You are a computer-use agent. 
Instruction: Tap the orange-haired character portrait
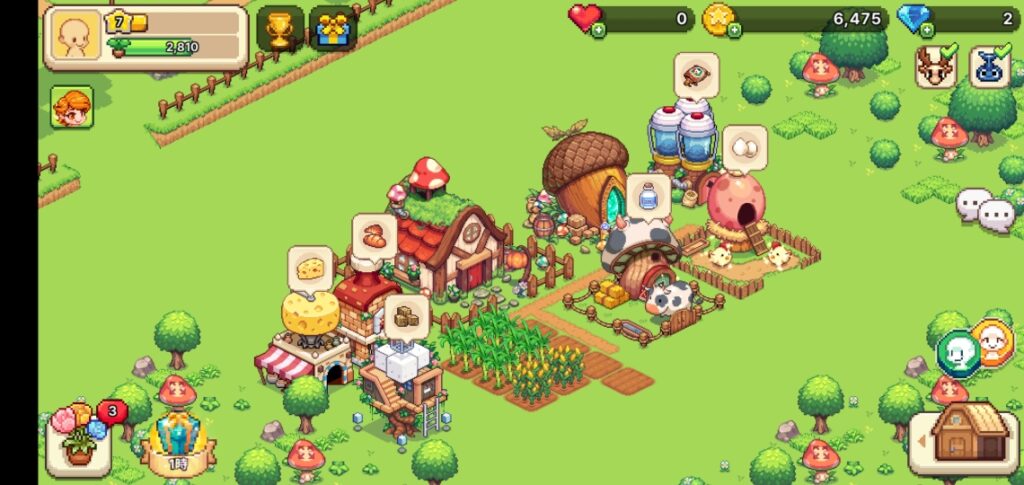pos(72,107)
